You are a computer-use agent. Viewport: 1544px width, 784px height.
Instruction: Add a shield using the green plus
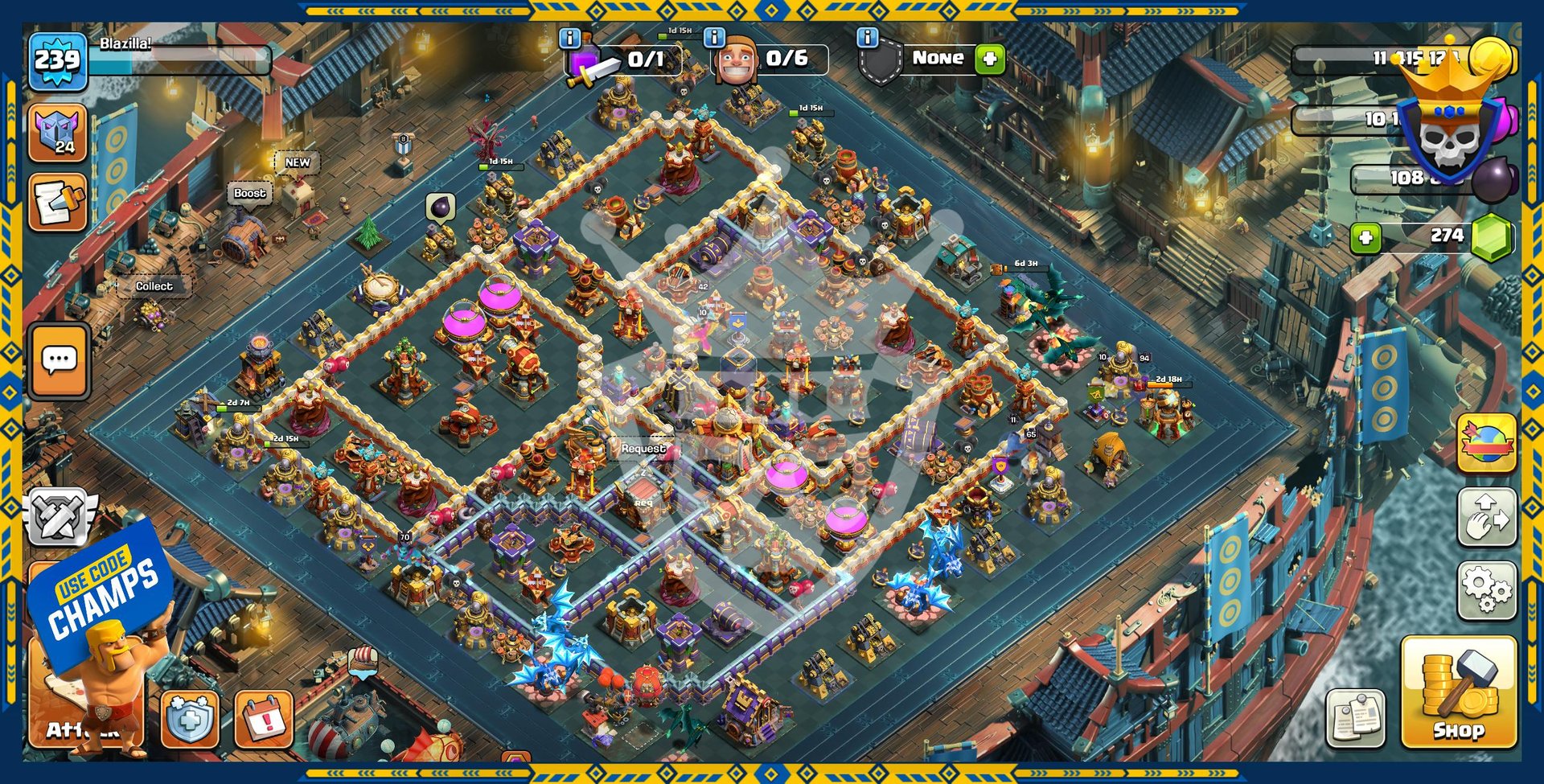tap(990, 59)
